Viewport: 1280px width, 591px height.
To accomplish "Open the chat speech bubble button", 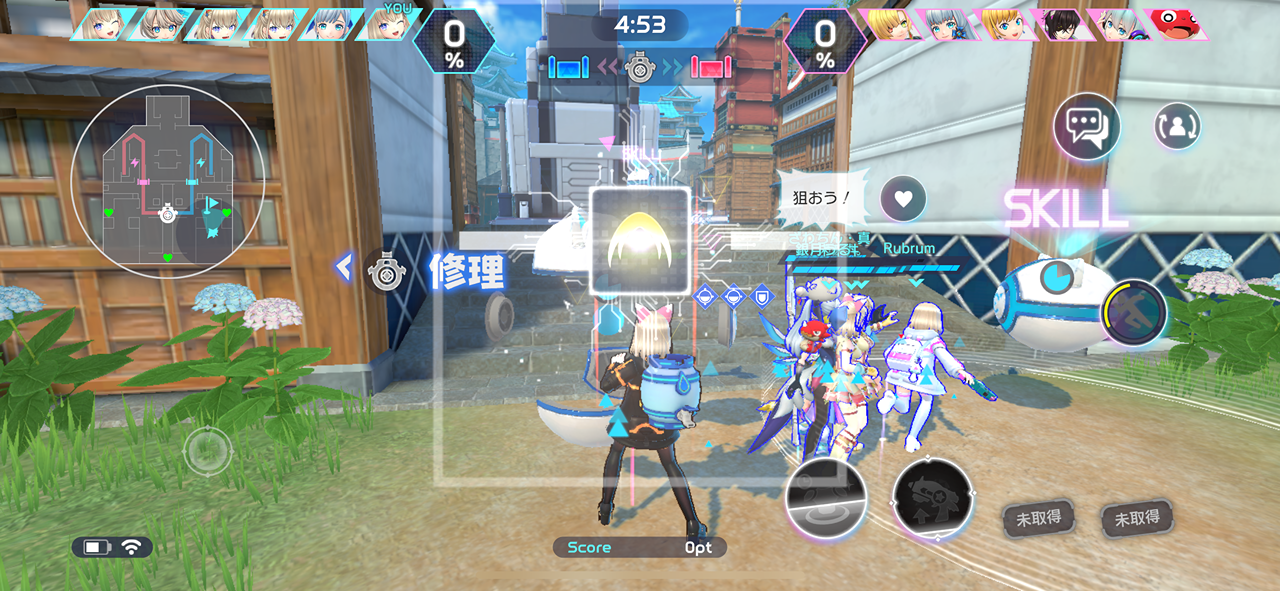I will (x=1086, y=127).
